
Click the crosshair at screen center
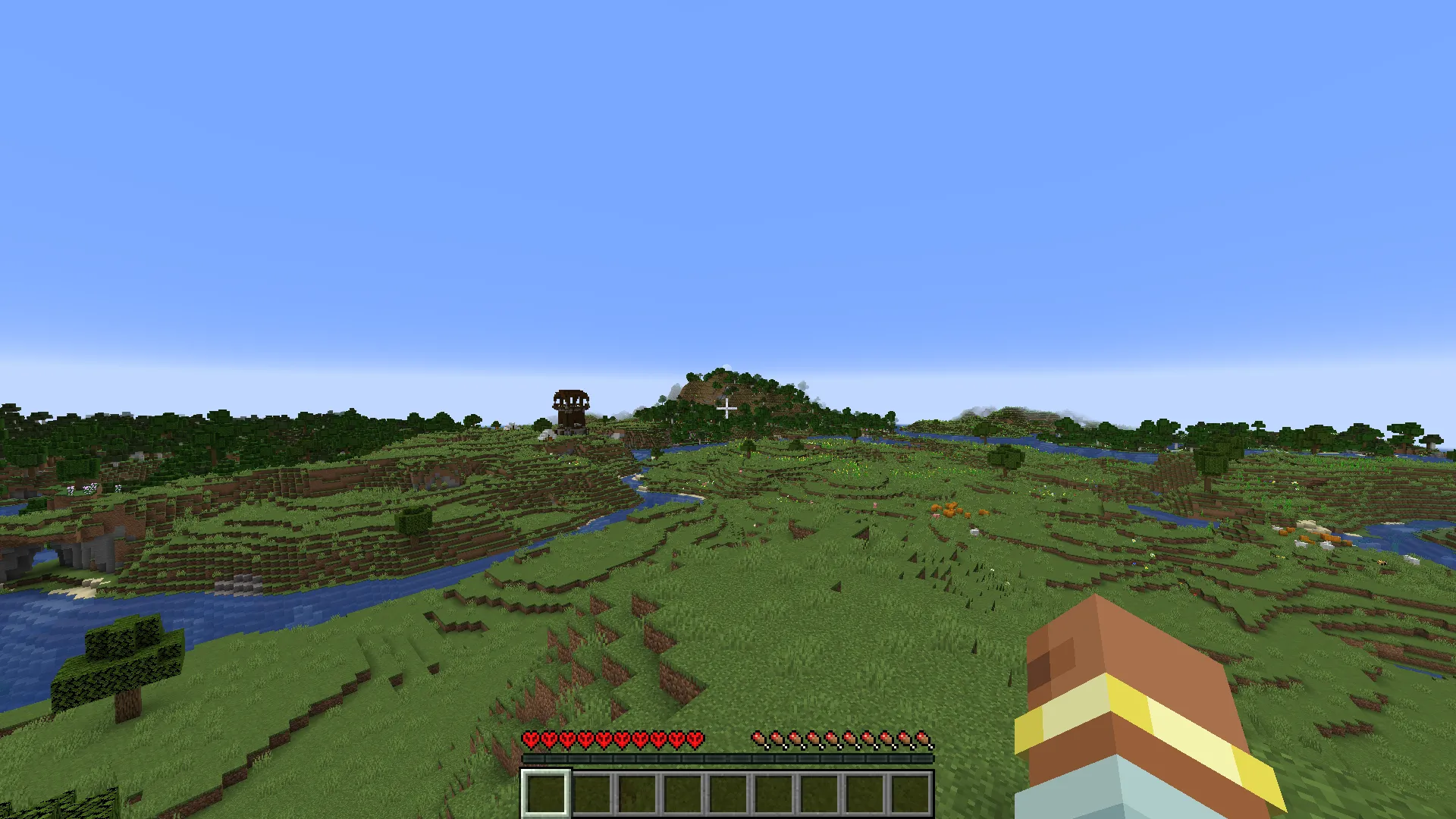coord(728,409)
